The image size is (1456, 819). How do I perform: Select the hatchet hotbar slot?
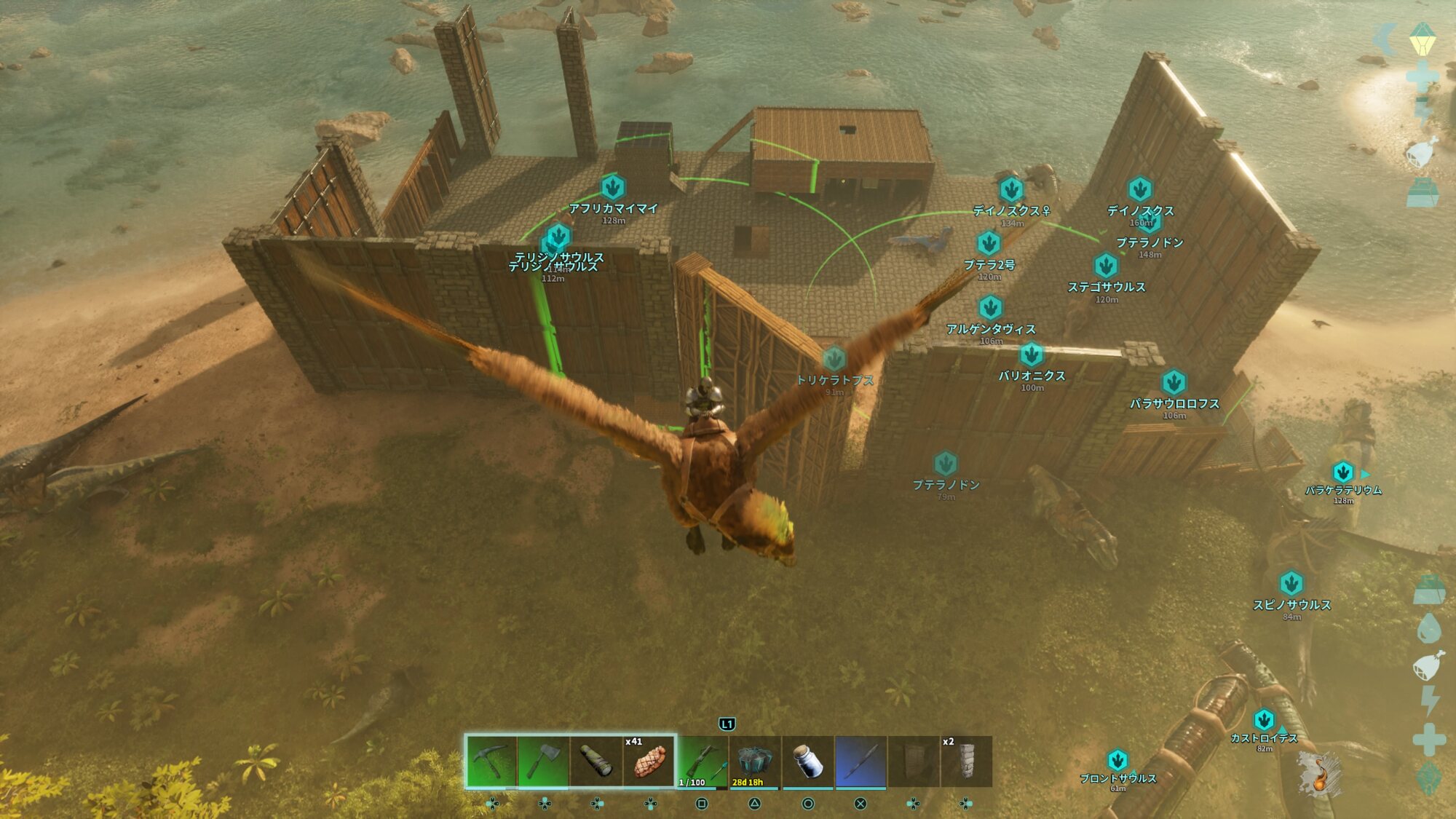(x=543, y=761)
